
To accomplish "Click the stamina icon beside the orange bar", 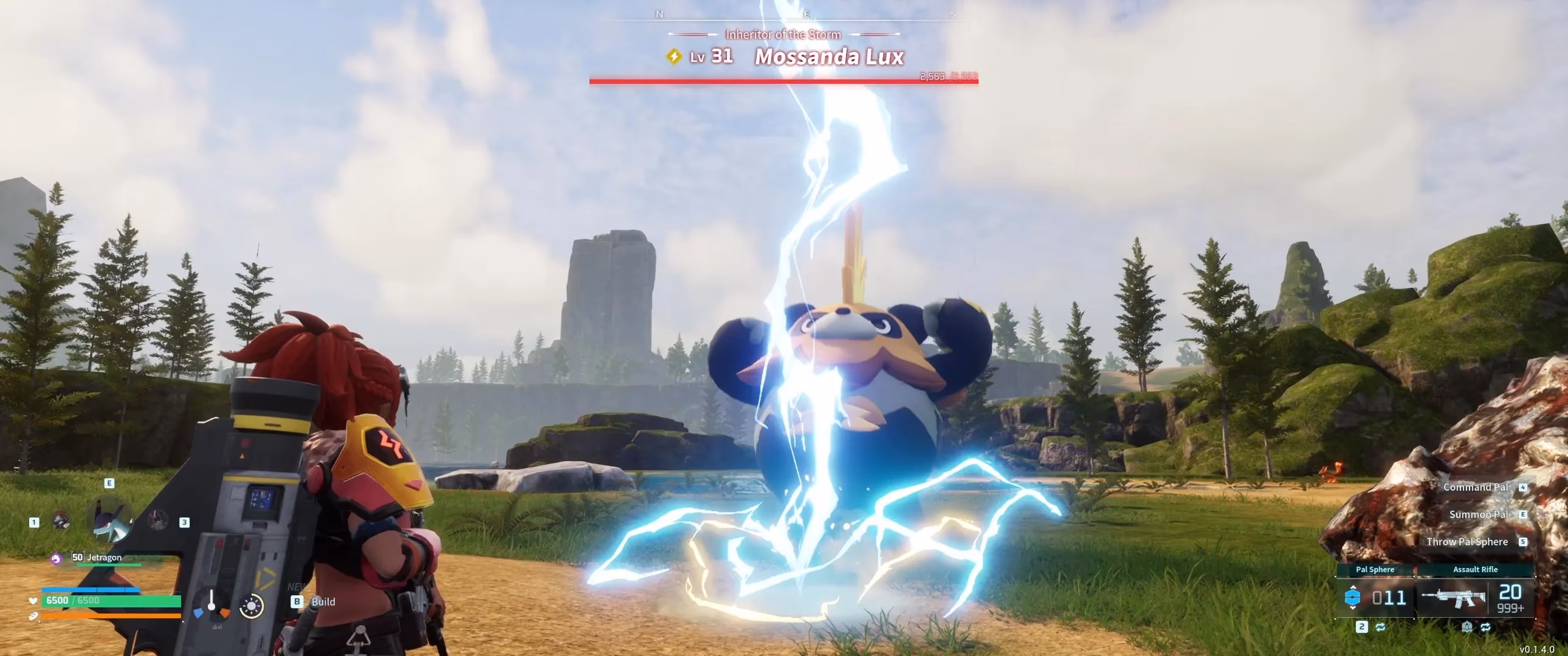I will click(x=33, y=617).
